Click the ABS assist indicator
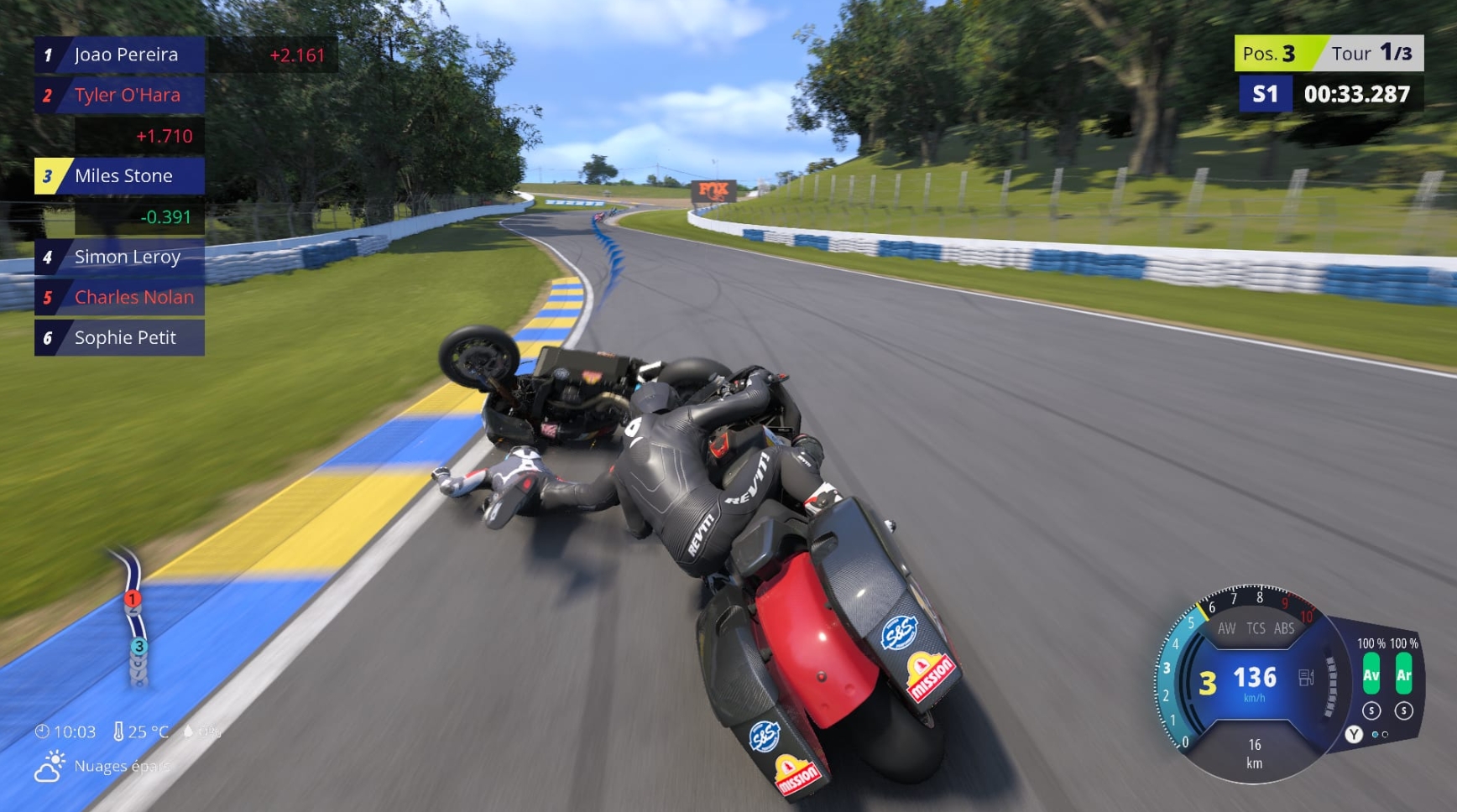Screen dimensions: 1457x812 coord(1284,628)
